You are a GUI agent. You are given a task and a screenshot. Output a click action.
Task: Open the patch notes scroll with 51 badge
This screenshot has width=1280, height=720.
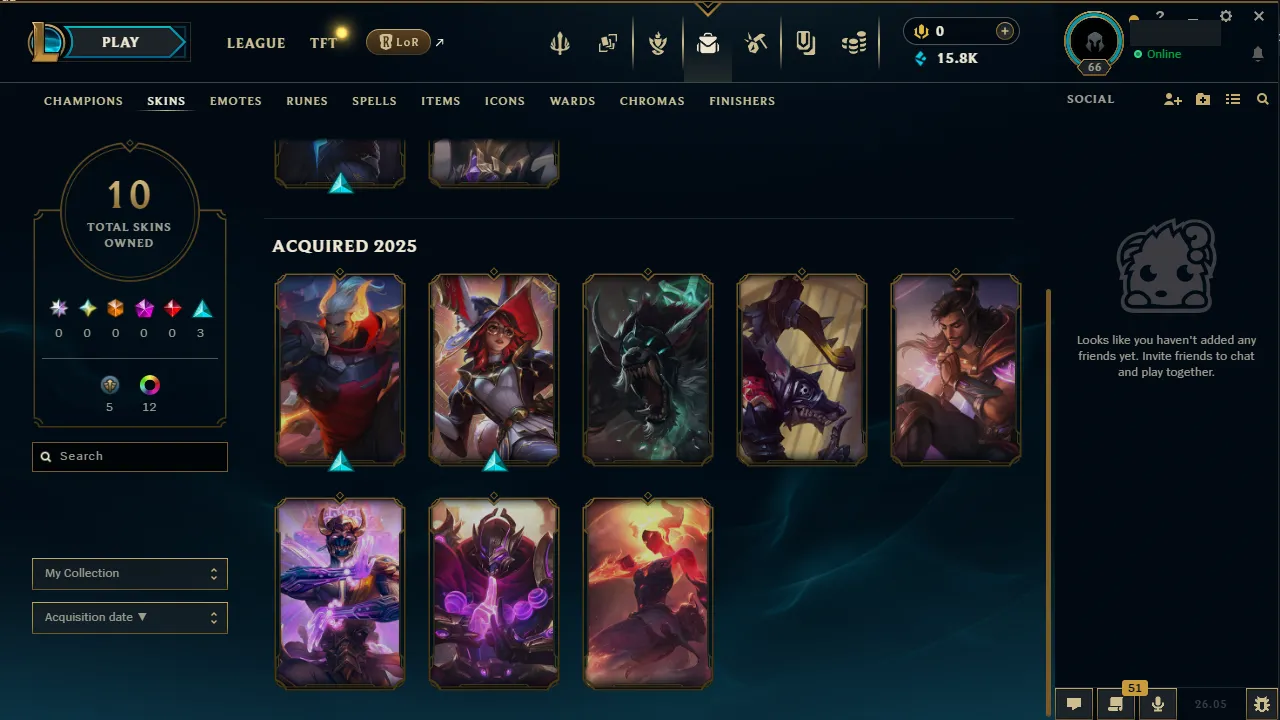[1115, 703]
